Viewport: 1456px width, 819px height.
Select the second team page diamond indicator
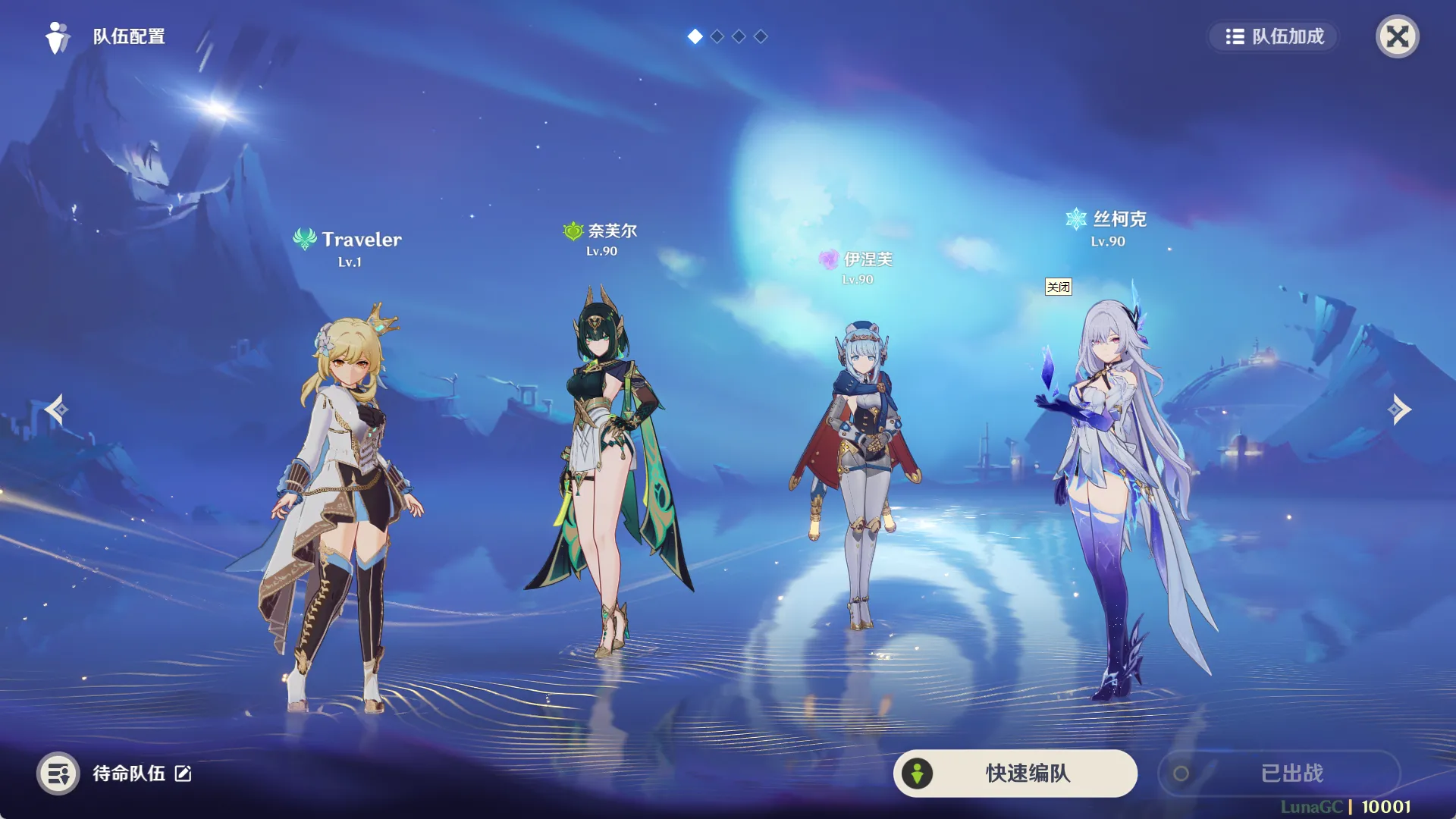[716, 36]
